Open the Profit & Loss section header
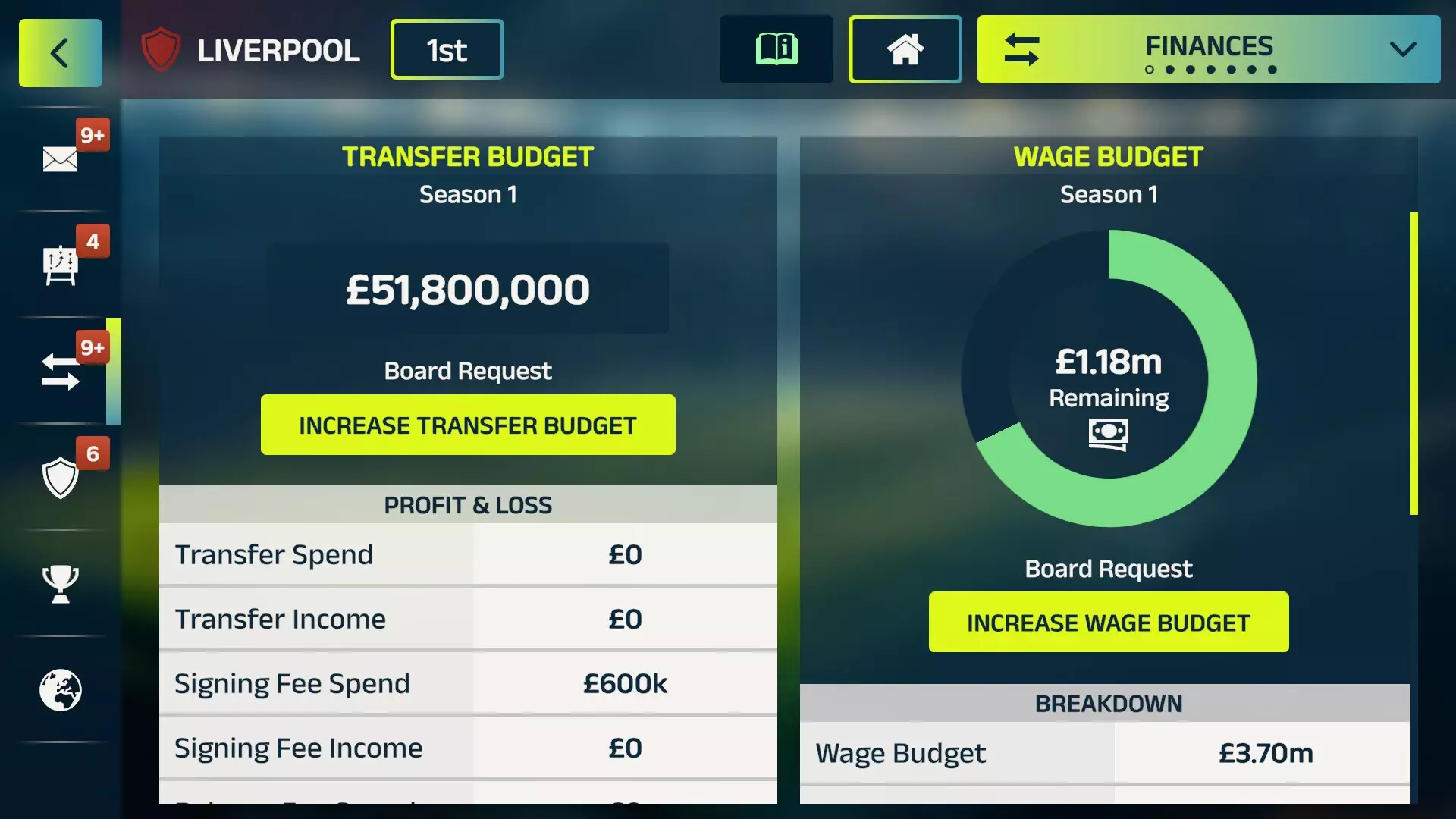The height and width of the screenshot is (819, 1456). pos(468,504)
